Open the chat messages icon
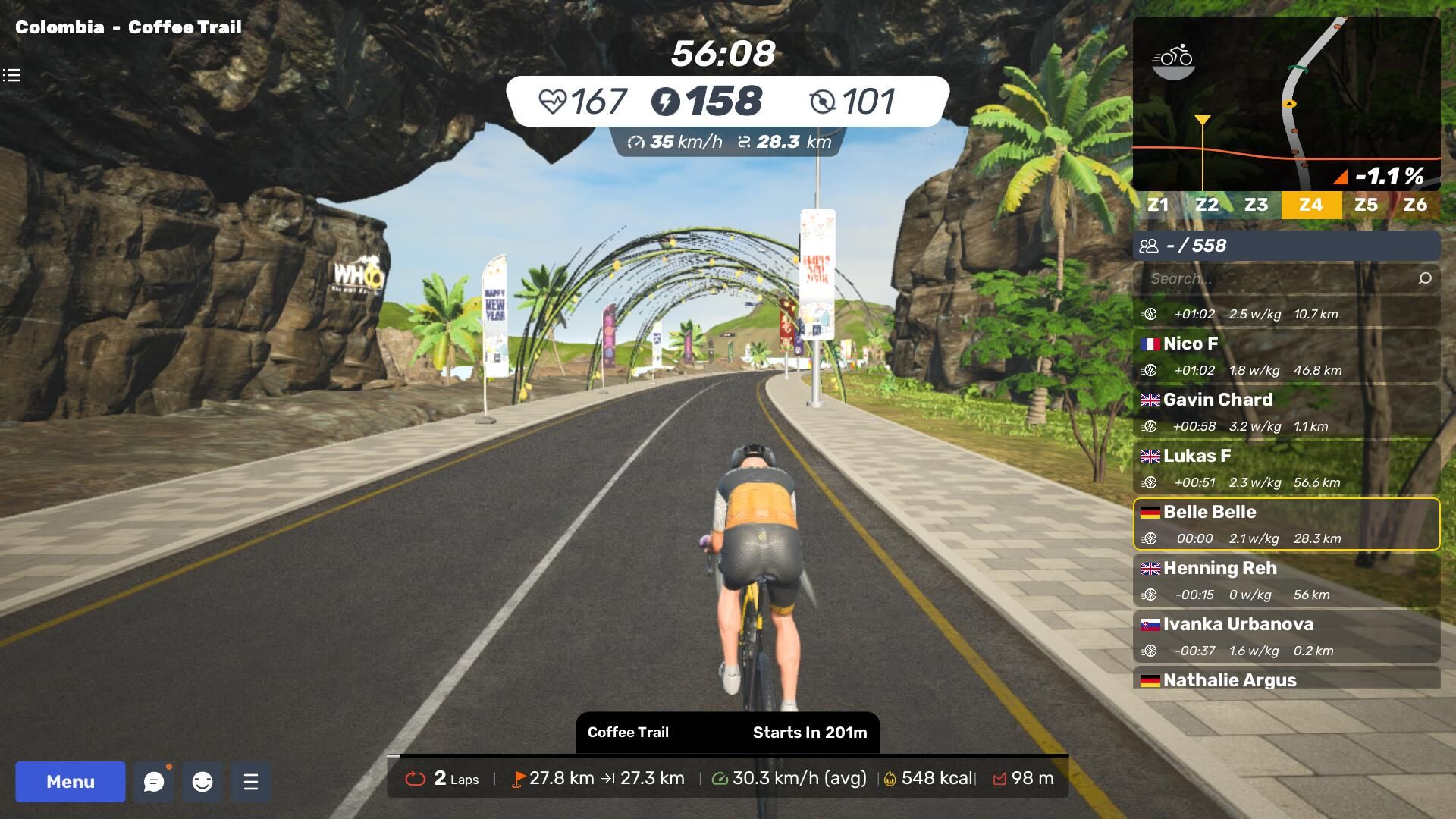This screenshot has width=1456, height=819. click(x=154, y=782)
